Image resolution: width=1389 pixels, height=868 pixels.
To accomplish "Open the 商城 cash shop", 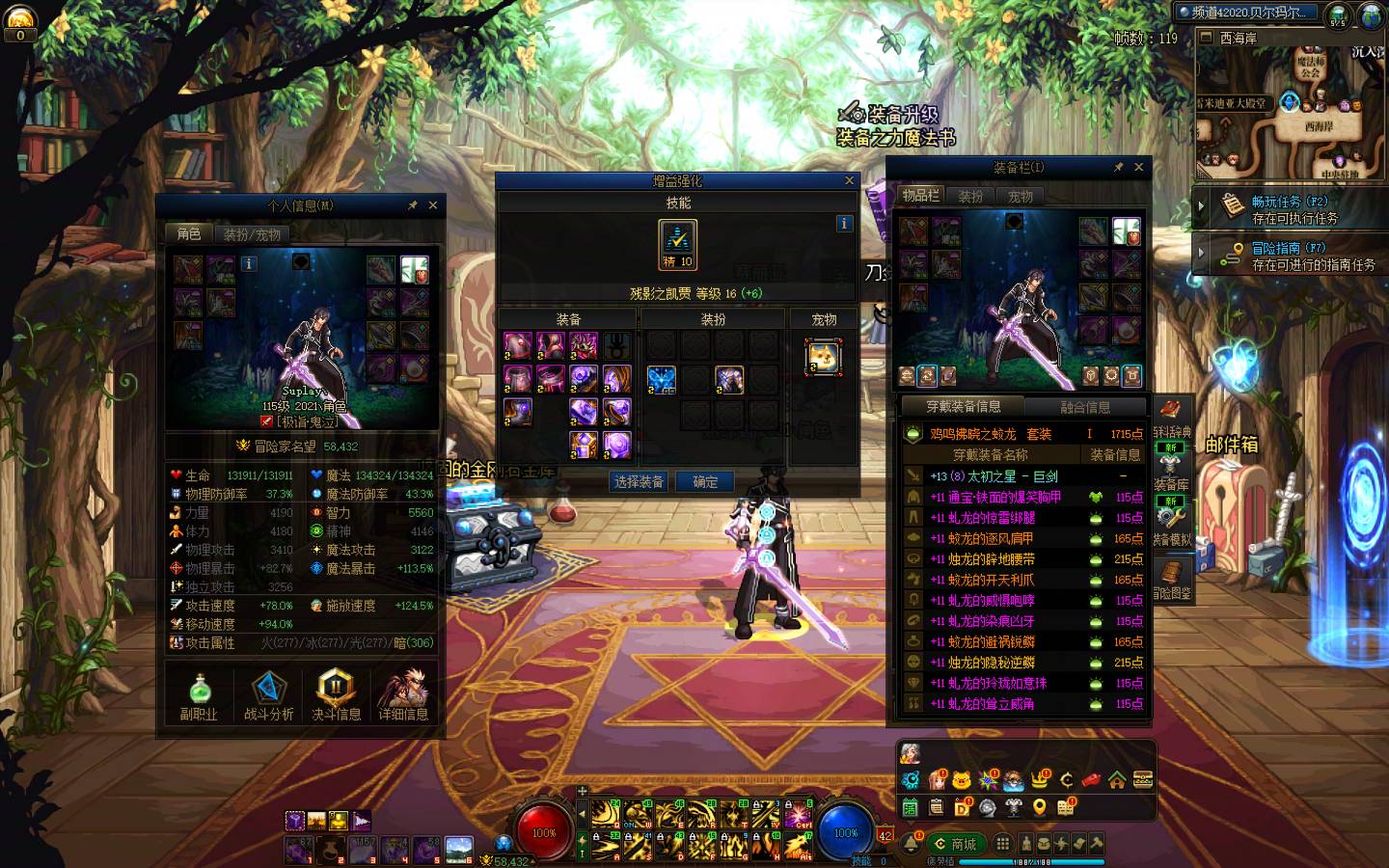I will [956, 844].
